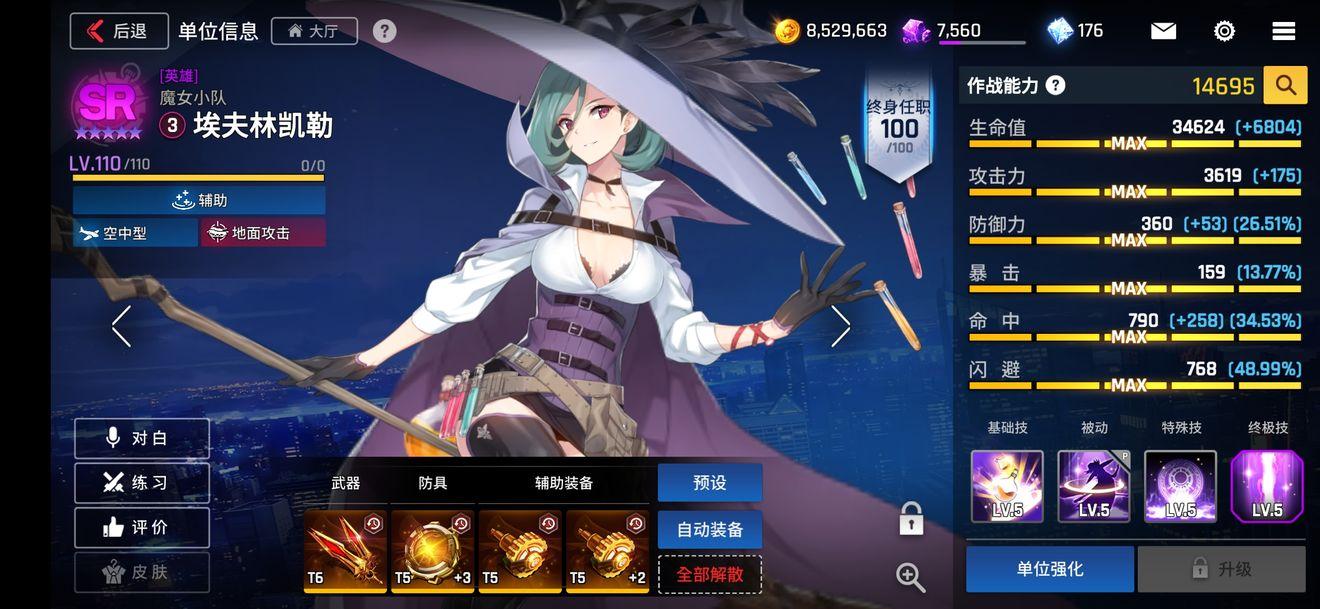Open the question mark help beside 大厅
The height and width of the screenshot is (609, 1320).
385,31
